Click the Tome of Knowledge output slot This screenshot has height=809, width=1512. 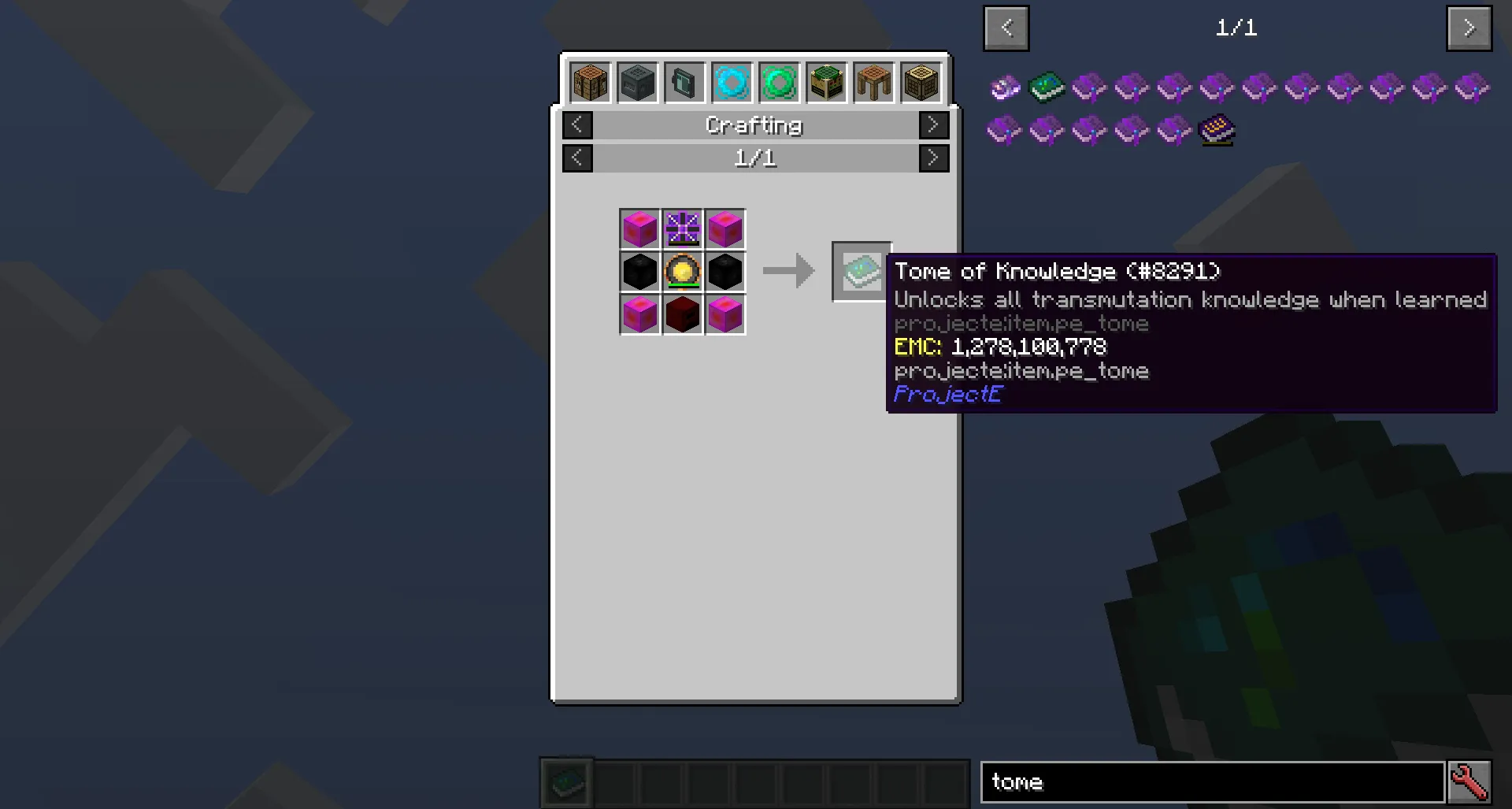click(860, 272)
